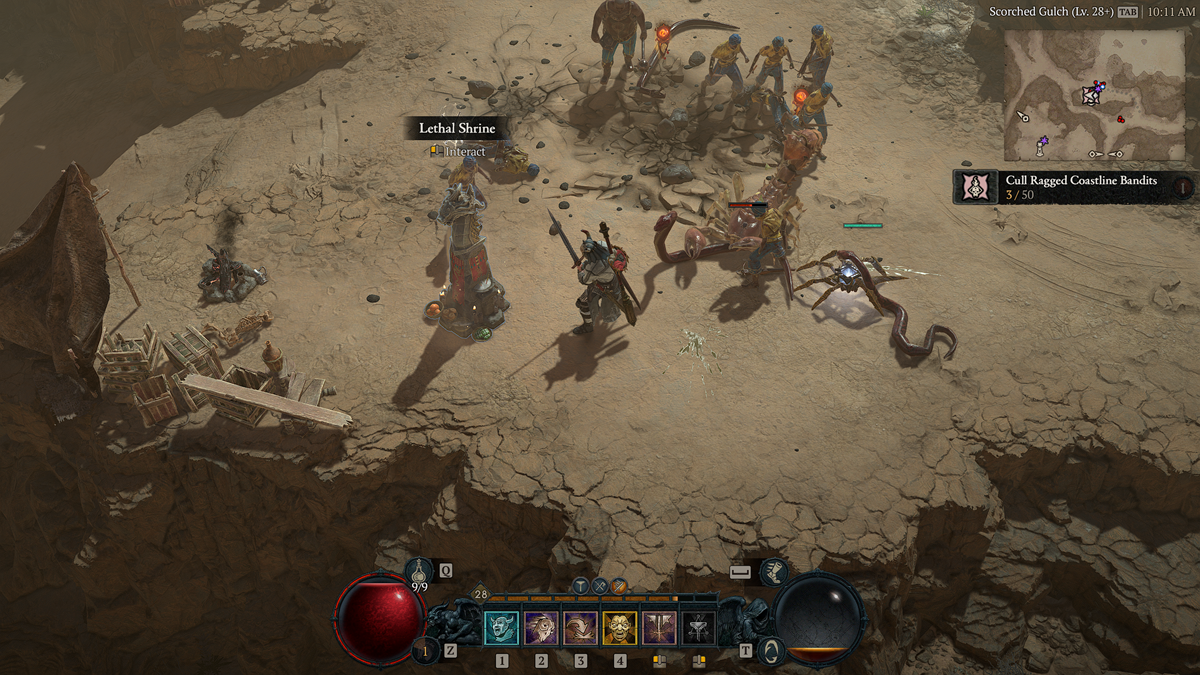Activate the golden shouting face skill
The width and height of the screenshot is (1200, 675).
tap(620, 628)
